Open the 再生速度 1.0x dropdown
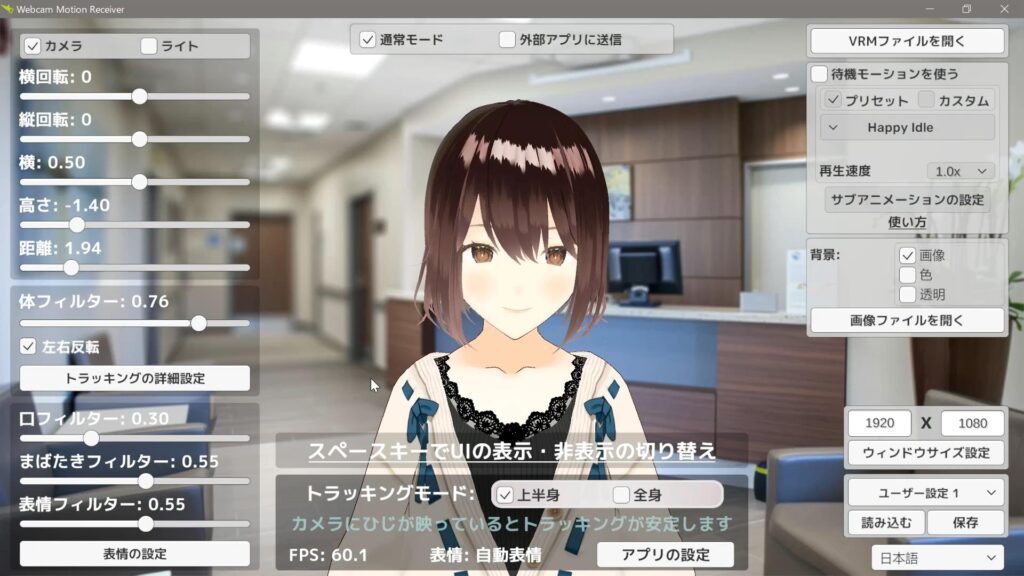The width and height of the screenshot is (1024, 576). click(960, 171)
